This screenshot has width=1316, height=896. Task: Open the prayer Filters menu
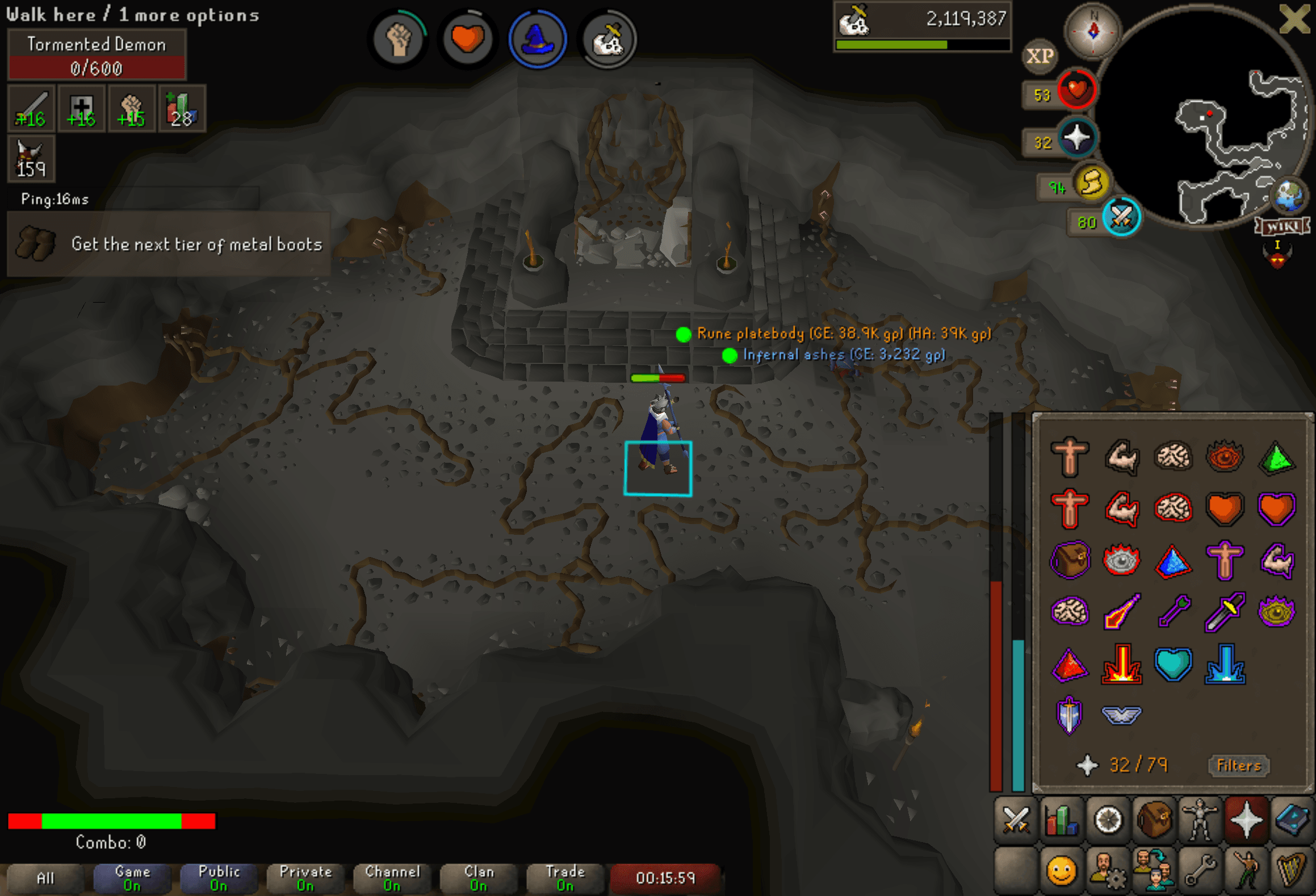[1238, 765]
